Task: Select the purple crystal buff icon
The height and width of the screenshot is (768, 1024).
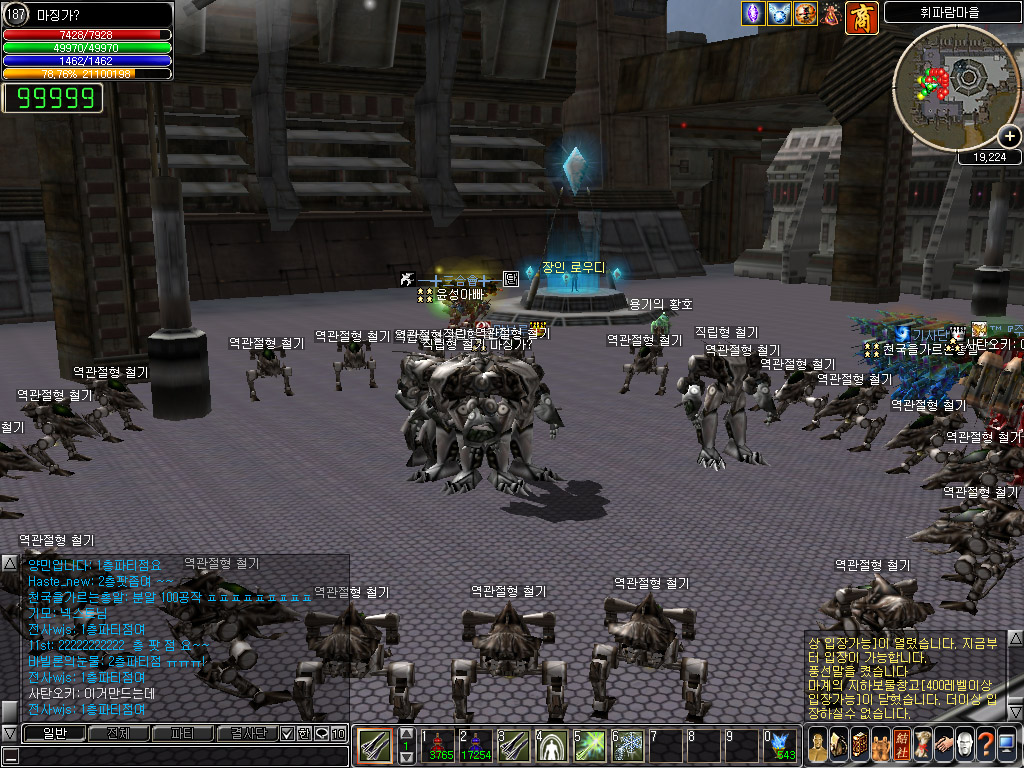Action: pyautogui.click(x=752, y=14)
